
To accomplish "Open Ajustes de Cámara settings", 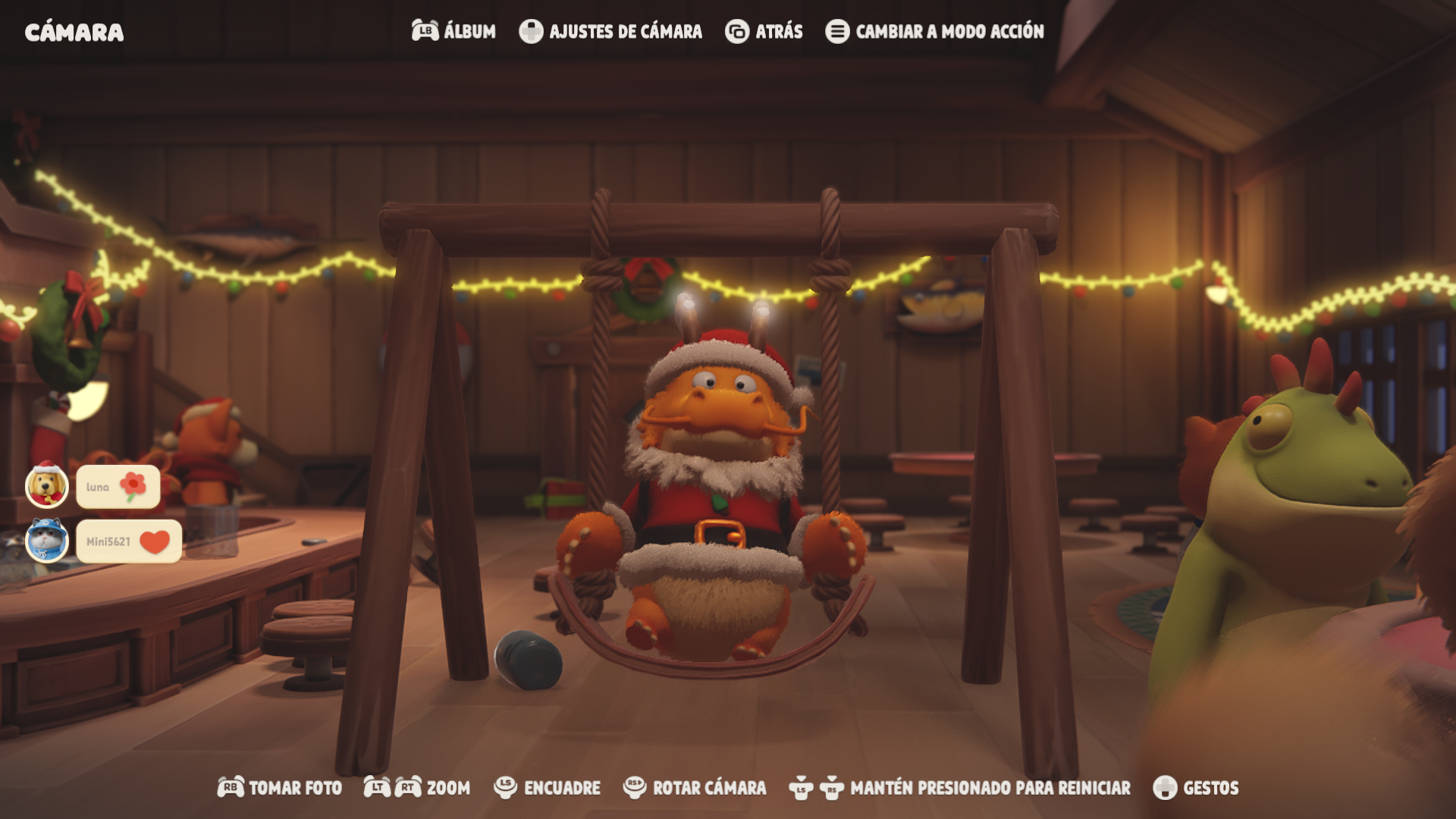I will (611, 31).
